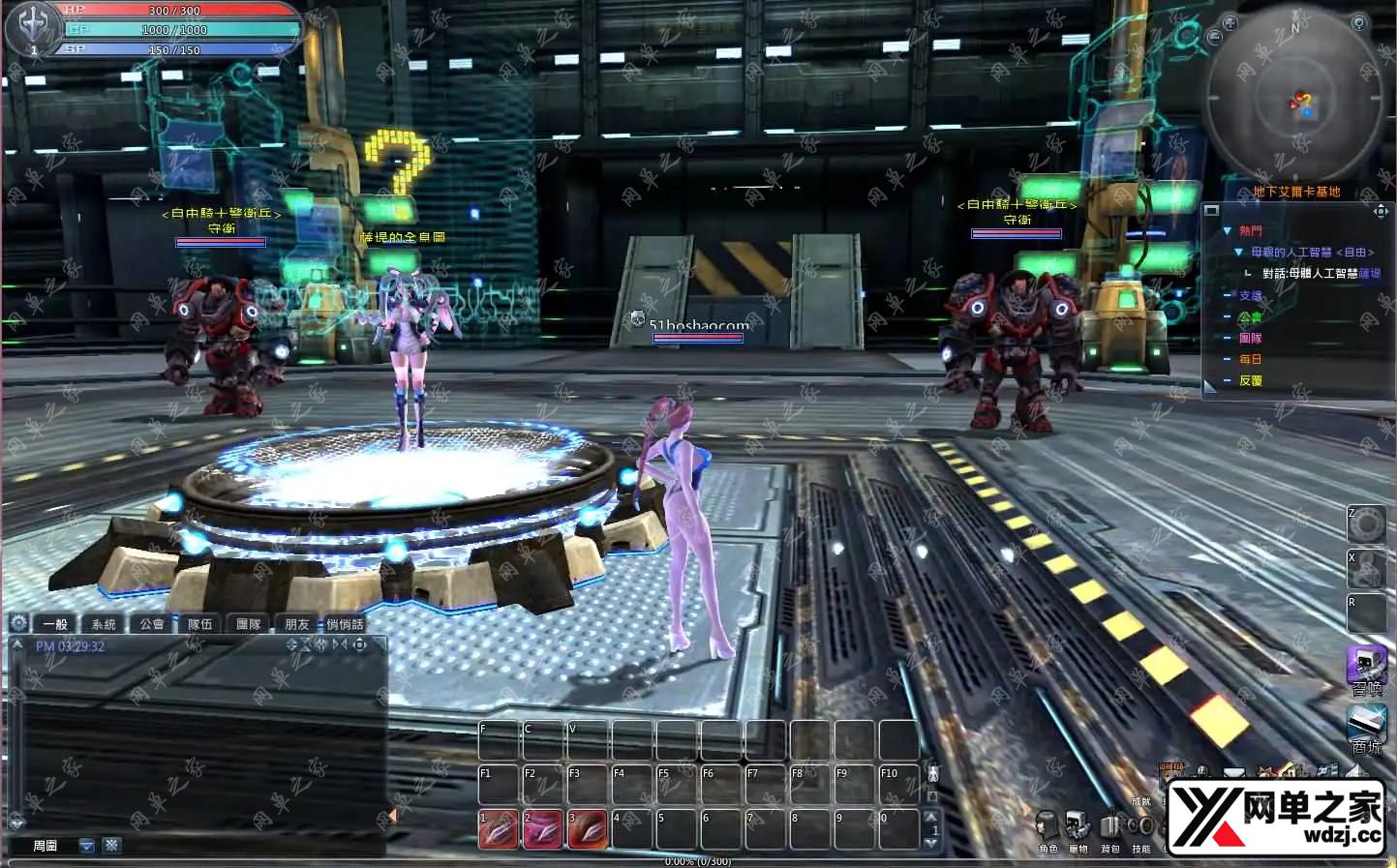Open the 周圍 chat channel dropdown
This screenshot has width=1397, height=868.
[x=87, y=846]
